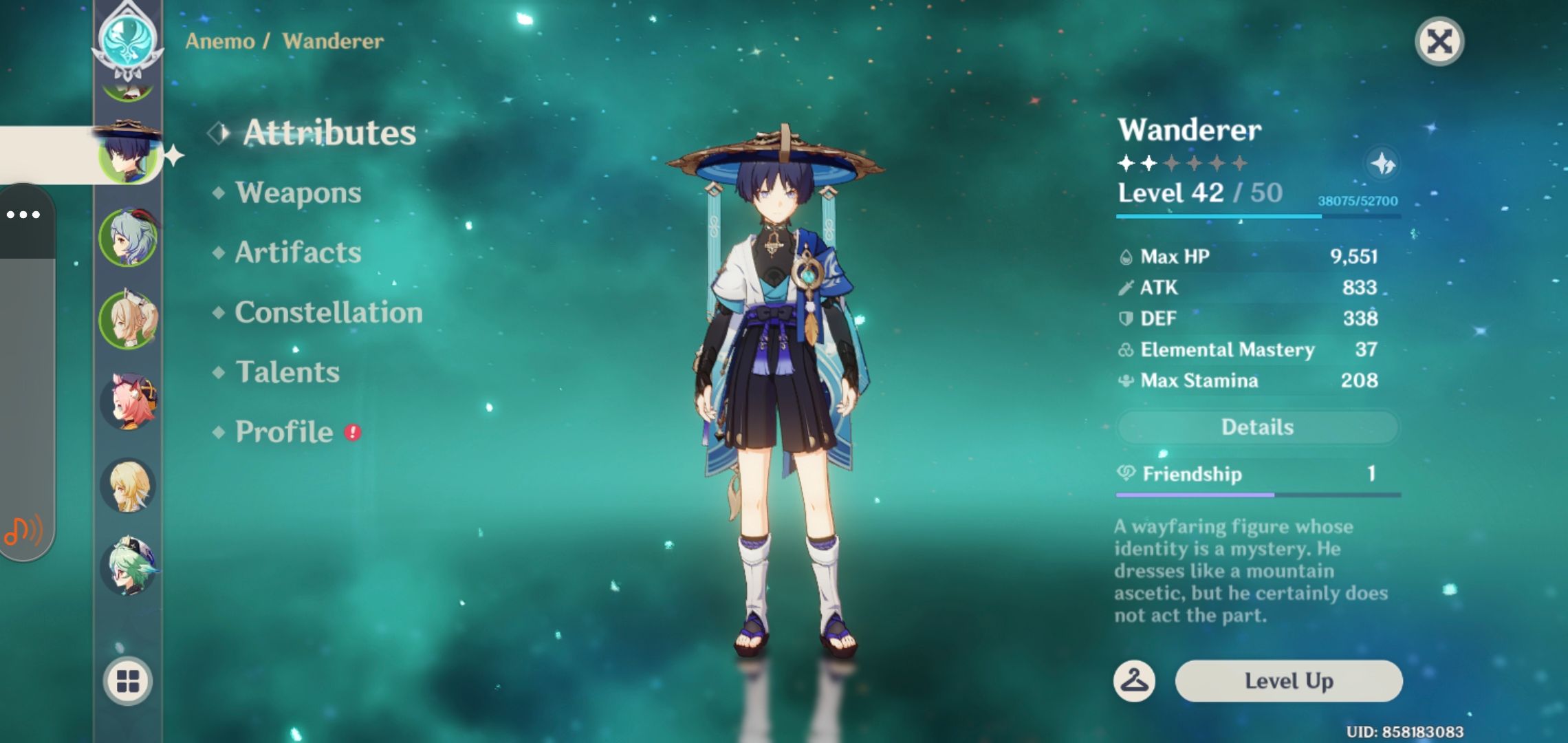The height and width of the screenshot is (743, 1568).
Task: Switch to the Constellation section
Action: 327,312
